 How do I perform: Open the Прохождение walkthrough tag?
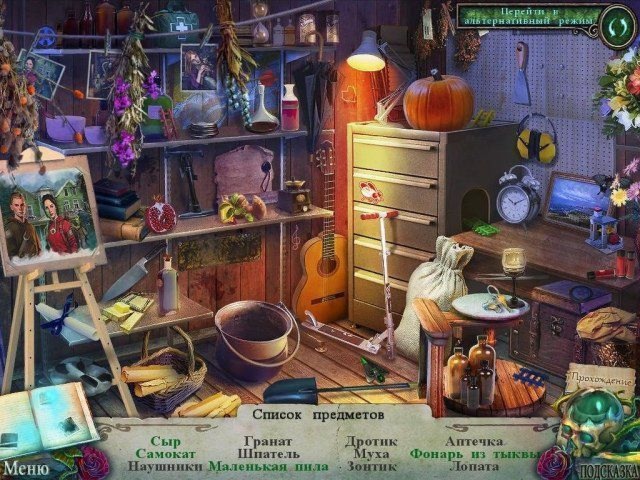[x=600, y=380]
